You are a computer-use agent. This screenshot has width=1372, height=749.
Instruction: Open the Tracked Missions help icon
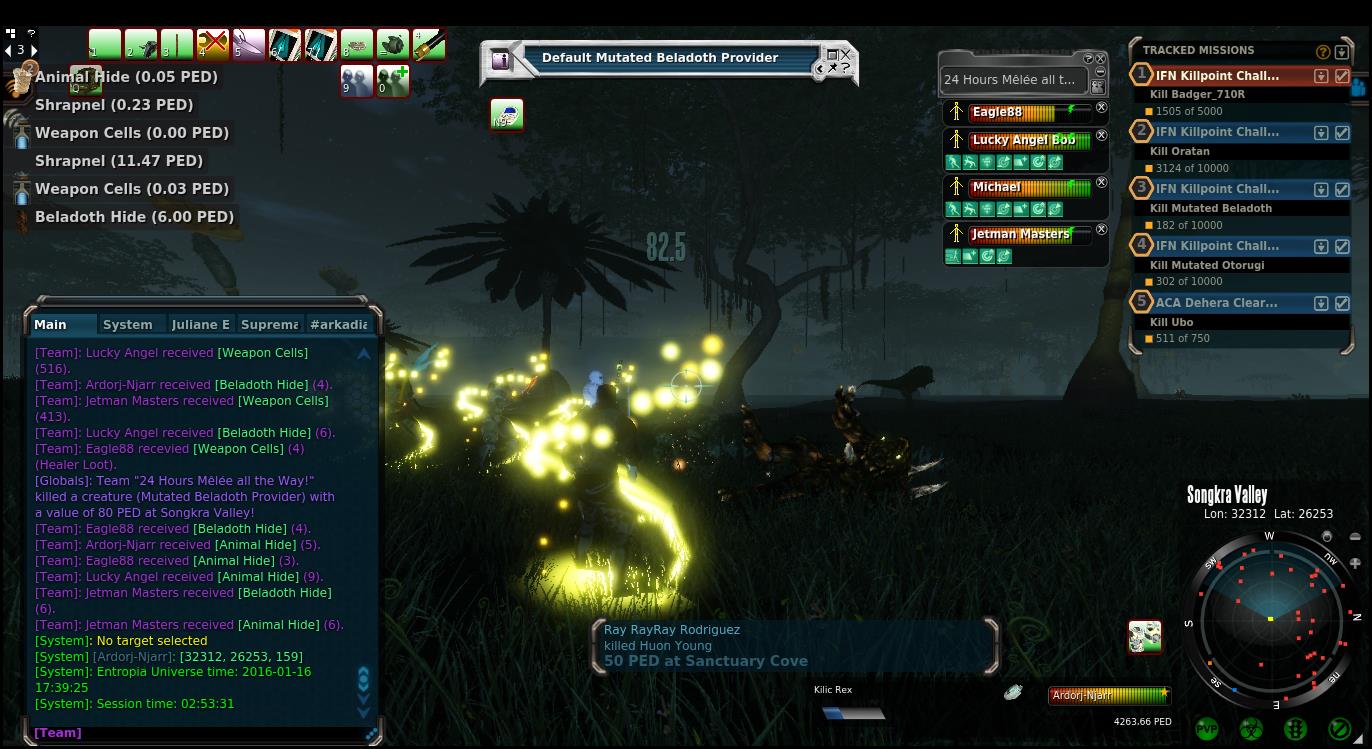coord(1323,51)
